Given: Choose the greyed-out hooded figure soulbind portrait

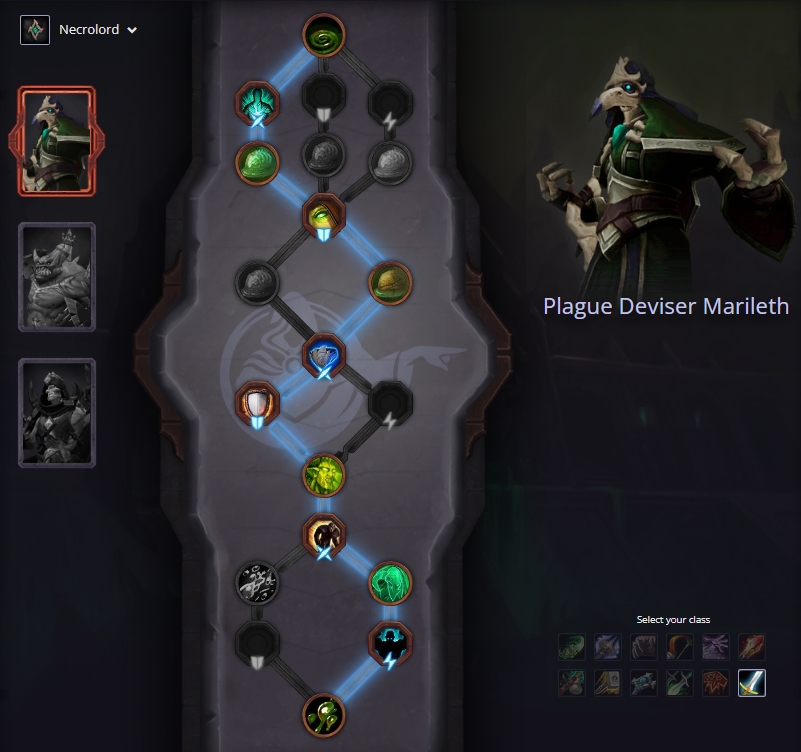Looking at the screenshot, I should (x=57, y=413).
